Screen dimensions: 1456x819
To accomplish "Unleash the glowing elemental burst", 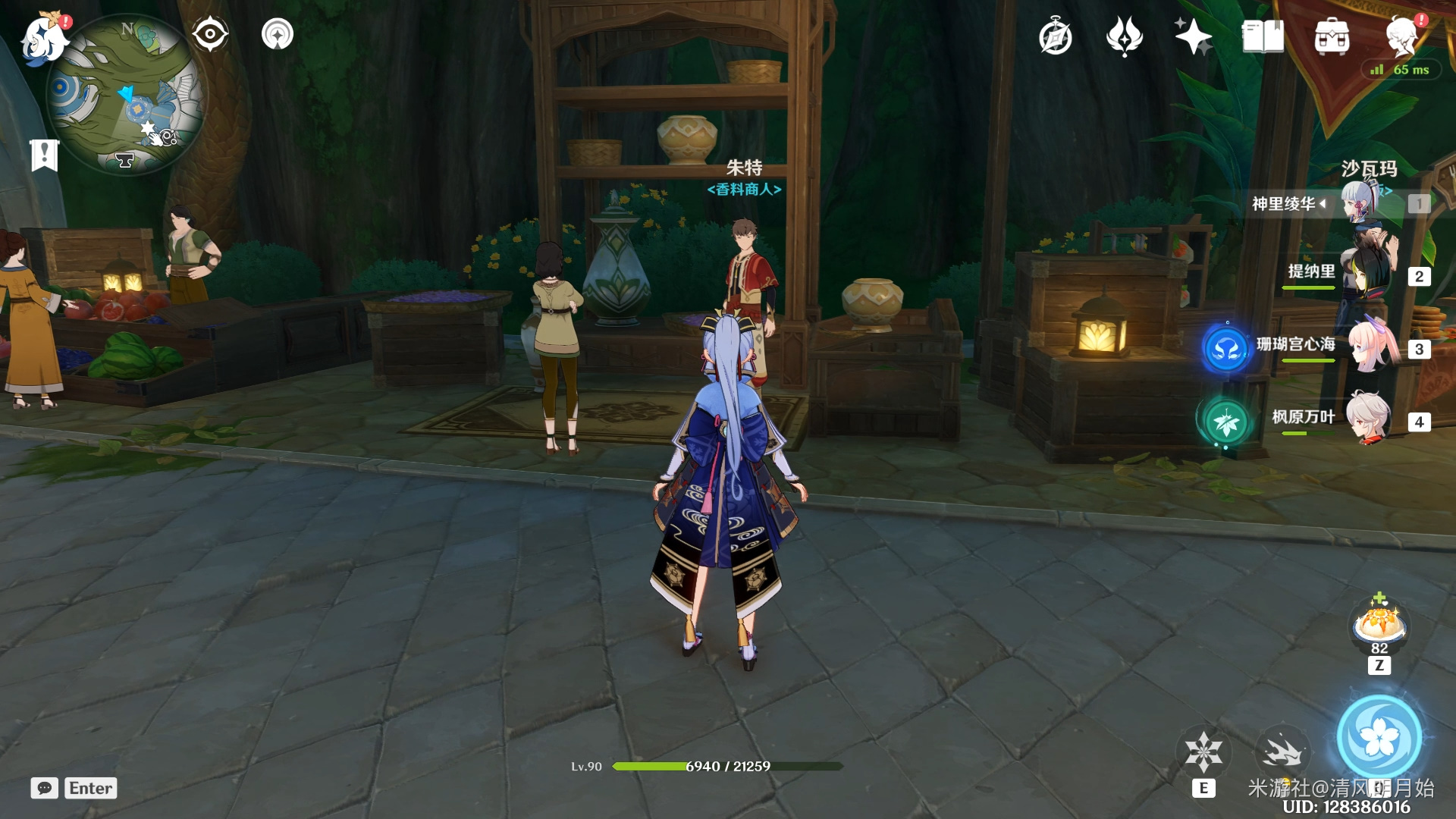I will tap(1379, 737).
